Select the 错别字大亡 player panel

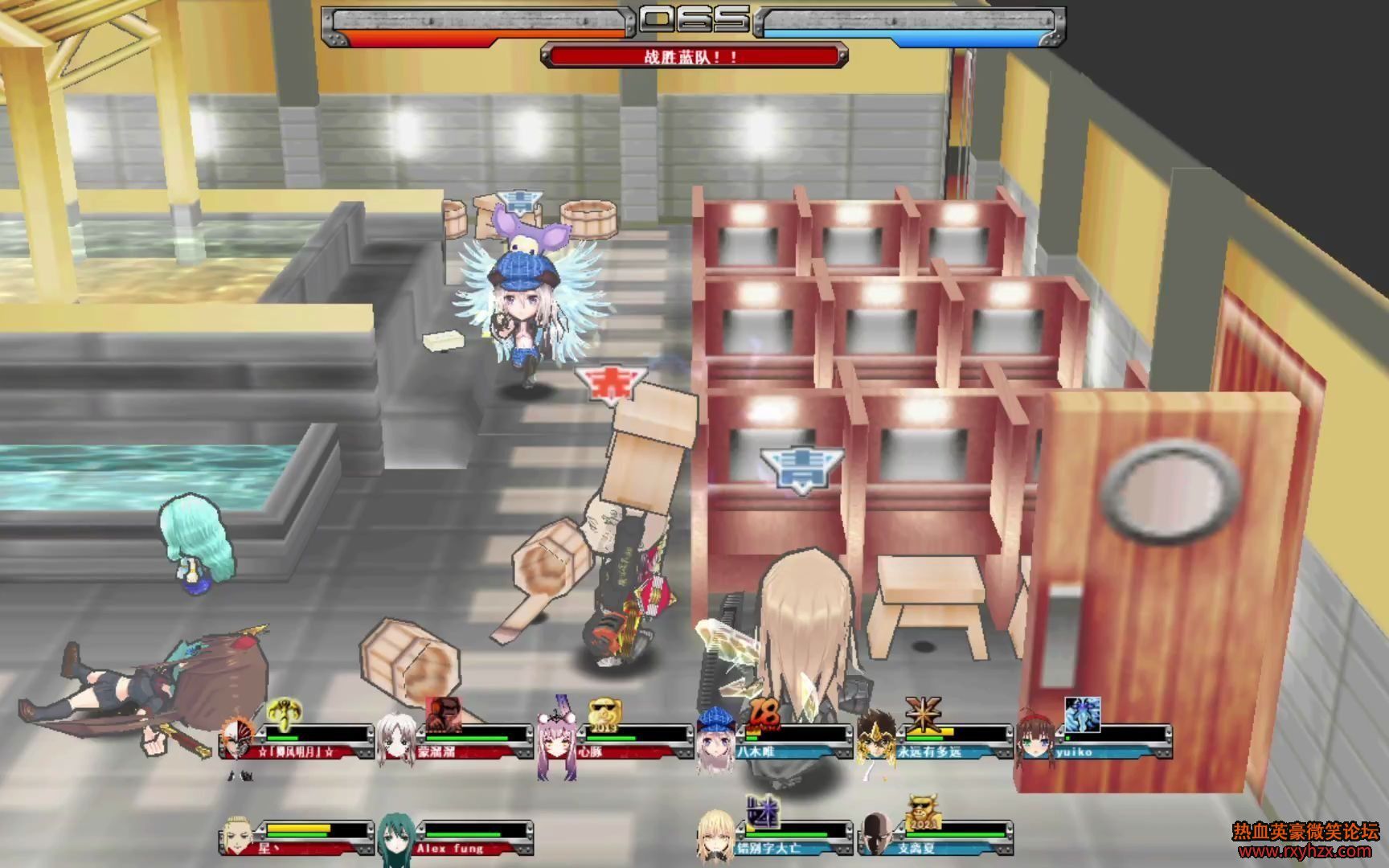[775, 838]
